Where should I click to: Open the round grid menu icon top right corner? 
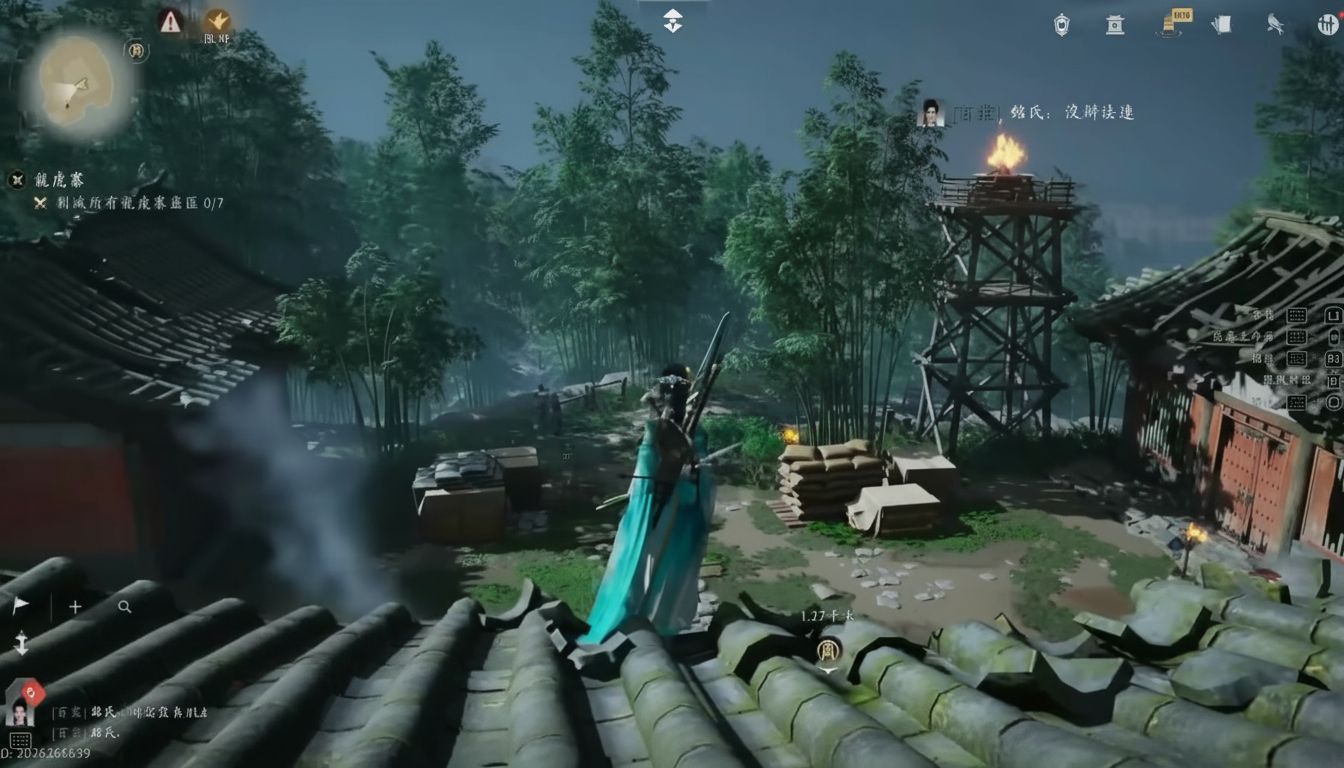pos(1328,24)
